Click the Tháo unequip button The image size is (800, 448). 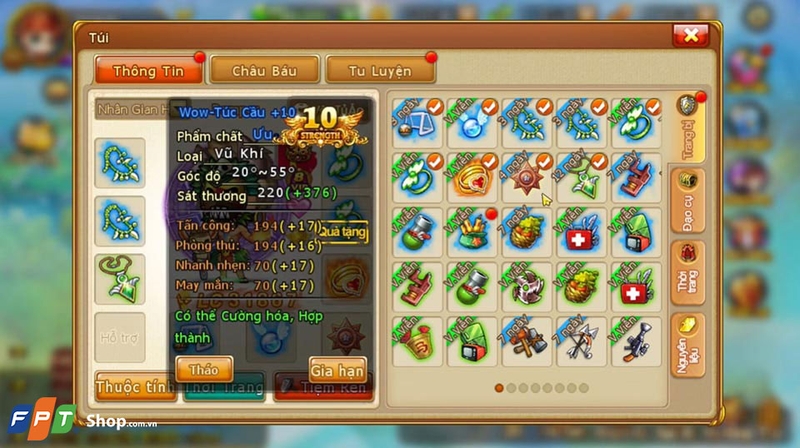click(x=203, y=369)
